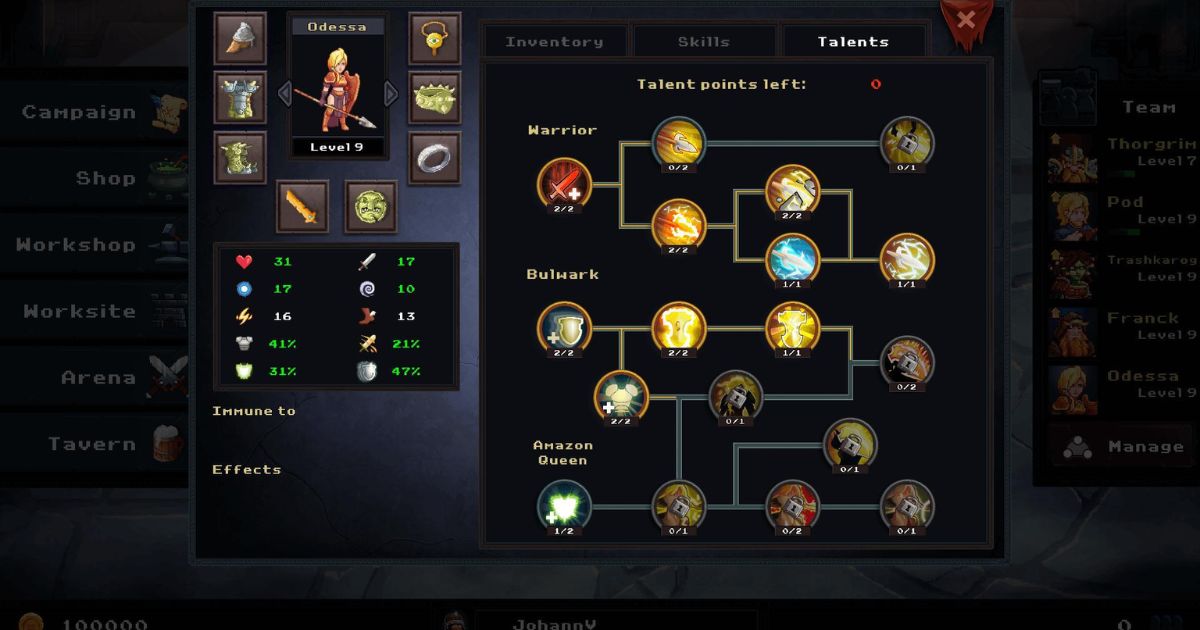The width and height of the screenshot is (1200, 630).
Task: Select the chest armor equipment slot
Action: [x=240, y=98]
